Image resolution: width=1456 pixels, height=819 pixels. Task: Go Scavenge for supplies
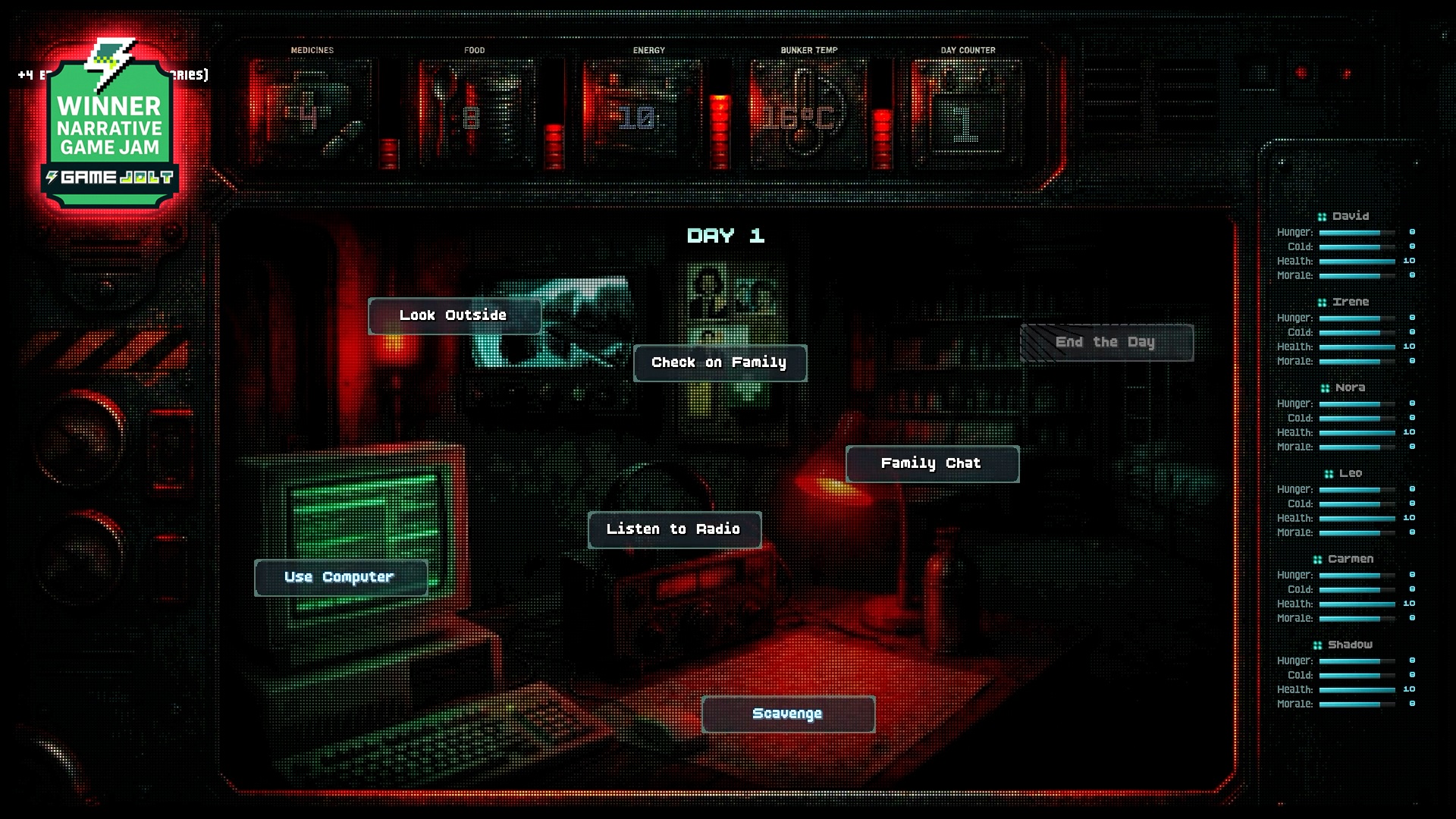point(787,714)
